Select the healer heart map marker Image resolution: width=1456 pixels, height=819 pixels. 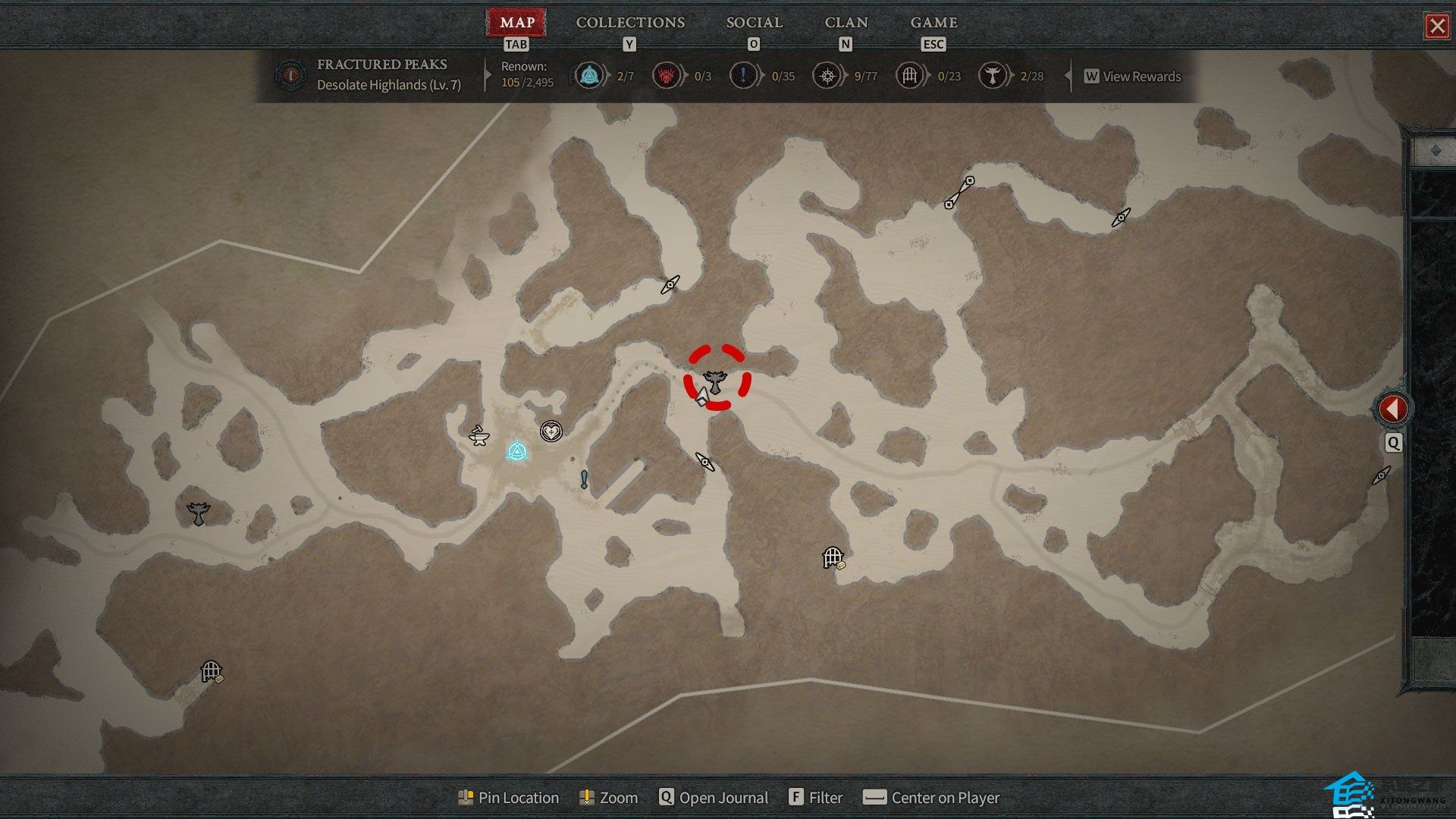(x=551, y=432)
